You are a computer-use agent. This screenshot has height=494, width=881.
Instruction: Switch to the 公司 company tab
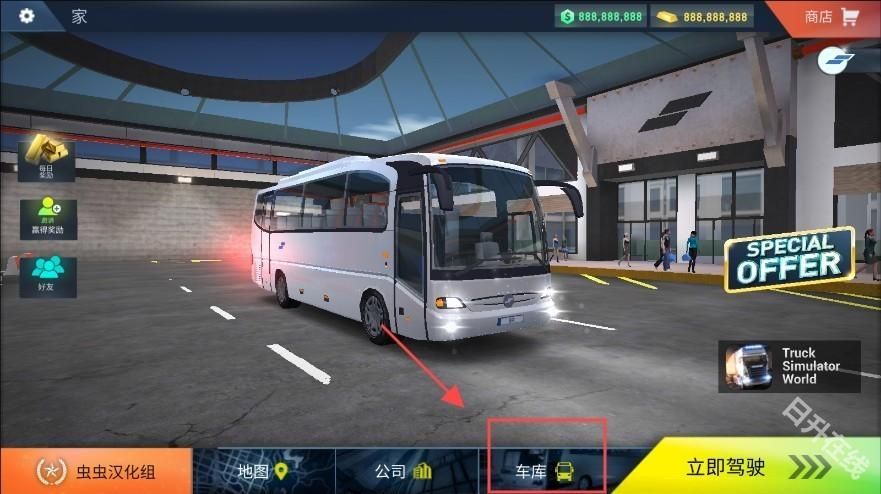coord(403,471)
